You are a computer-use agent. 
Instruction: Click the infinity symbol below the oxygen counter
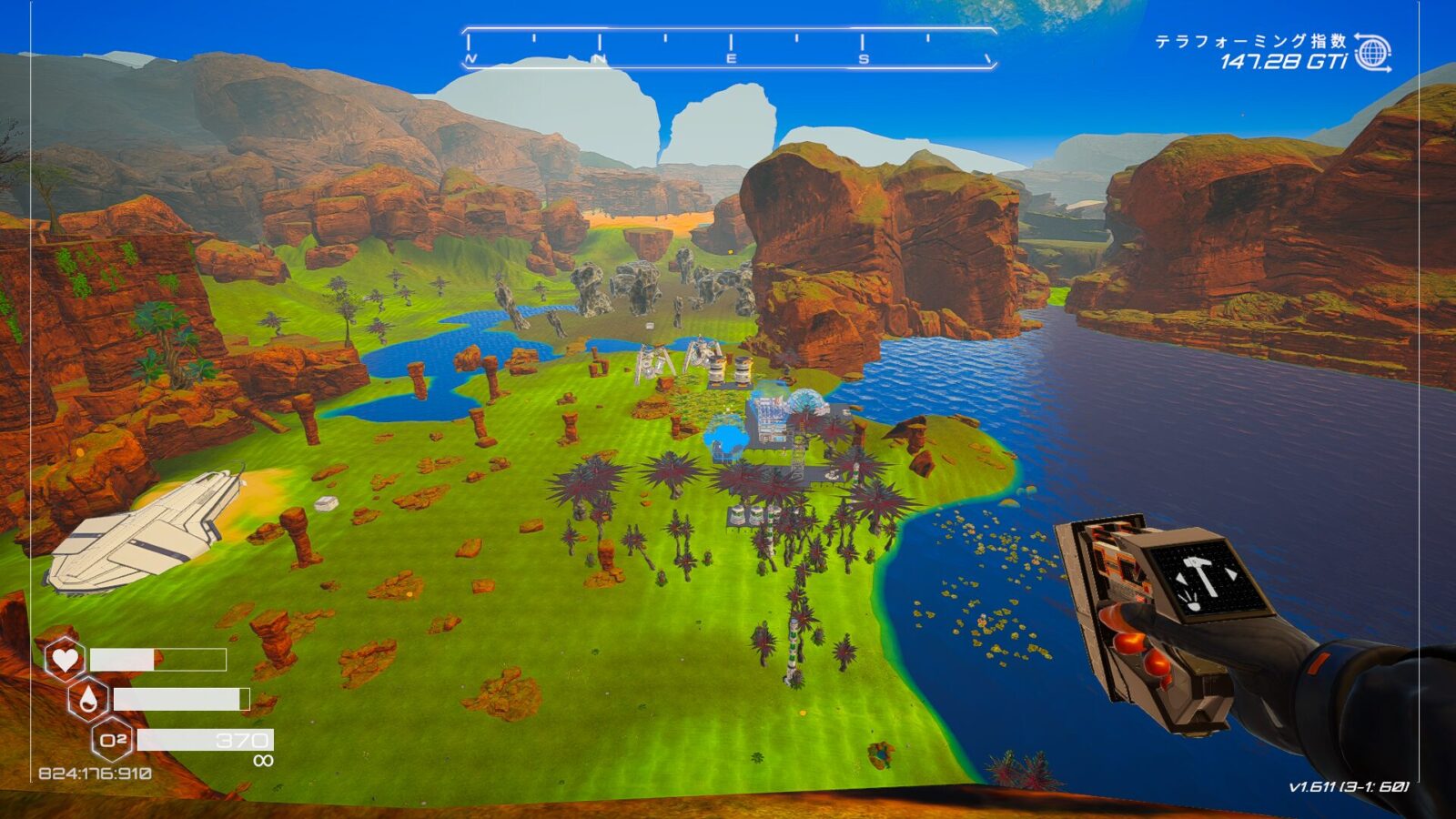click(264, 760)
